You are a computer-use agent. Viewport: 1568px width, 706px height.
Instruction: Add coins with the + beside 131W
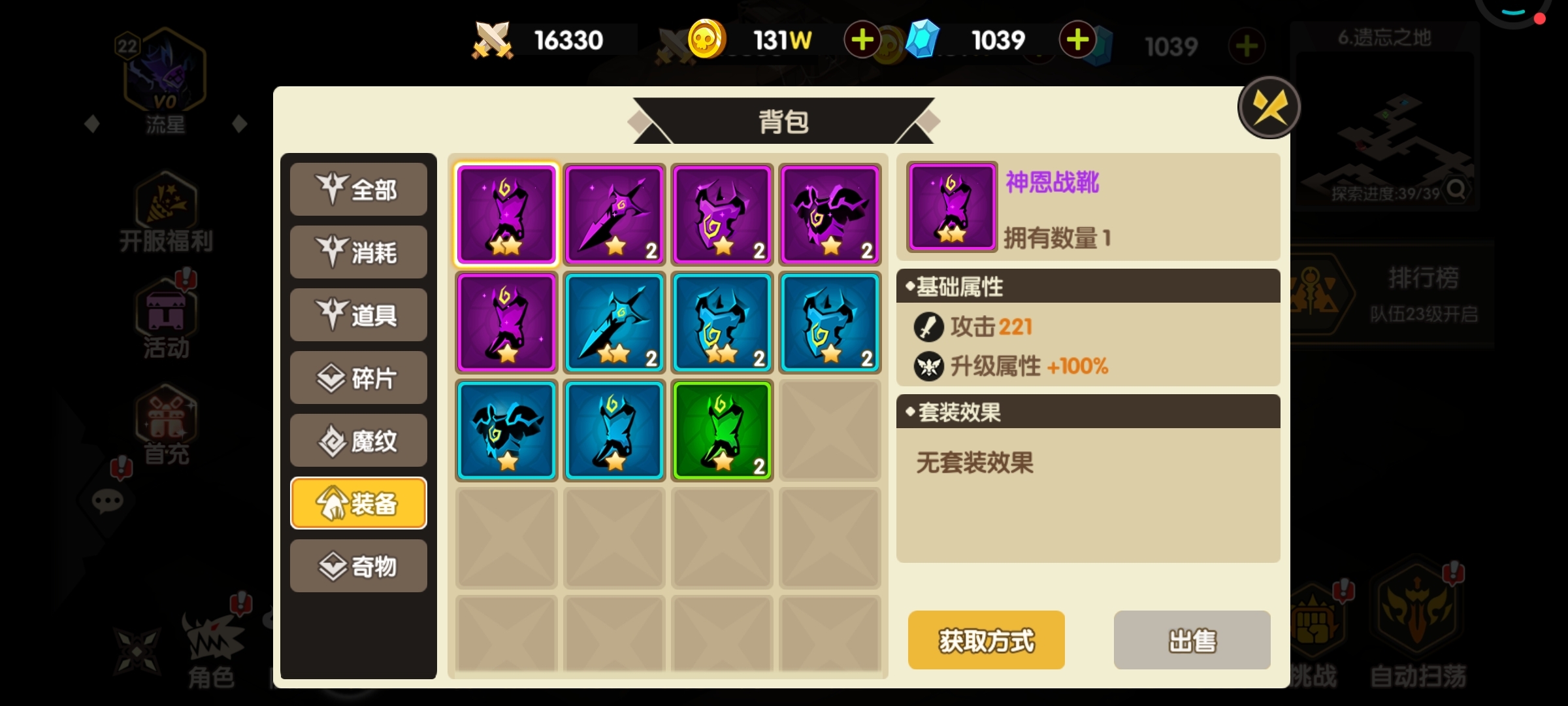click(862, 39)
